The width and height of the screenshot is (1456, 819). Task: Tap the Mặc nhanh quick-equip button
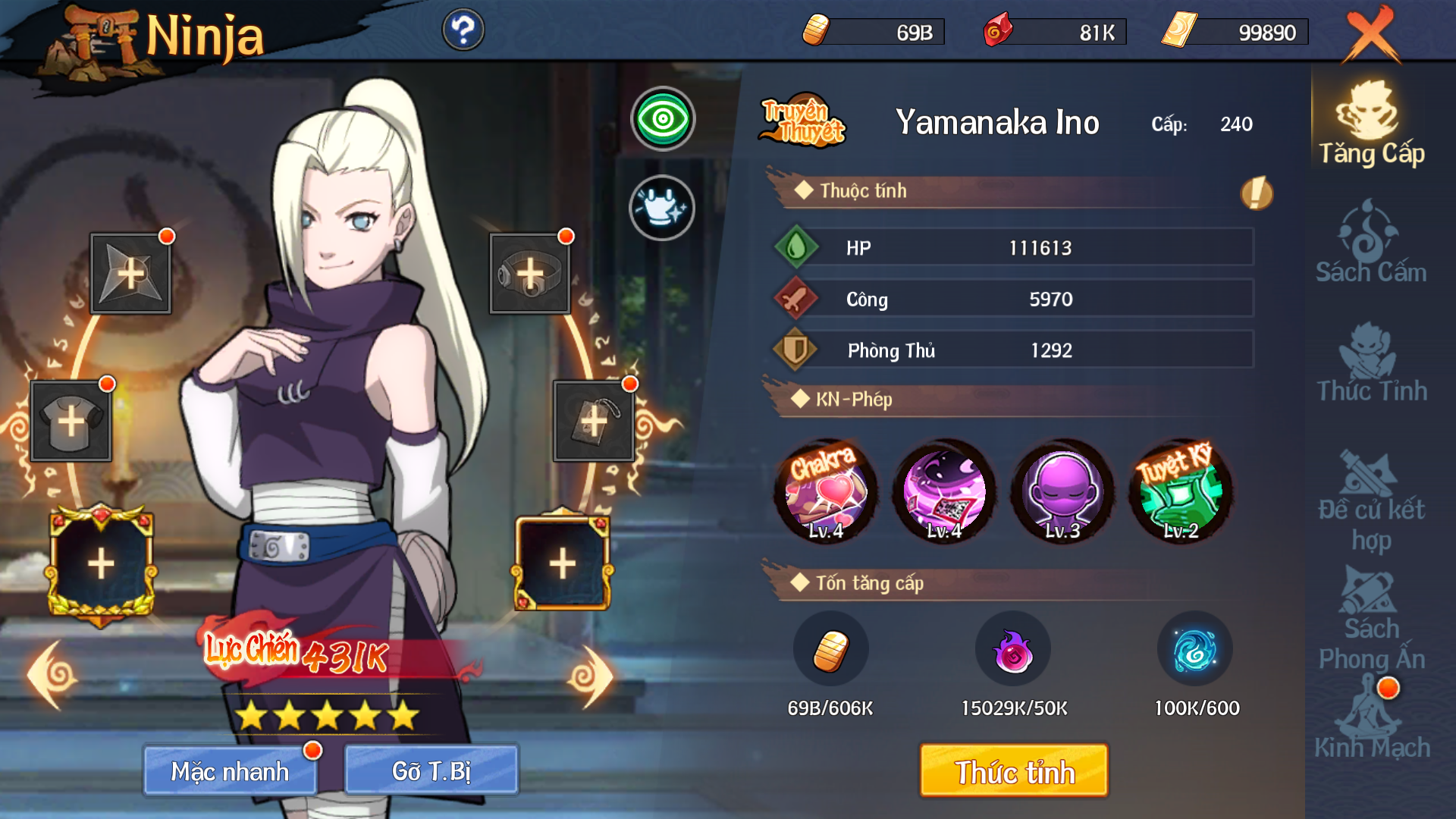point(230,770)
